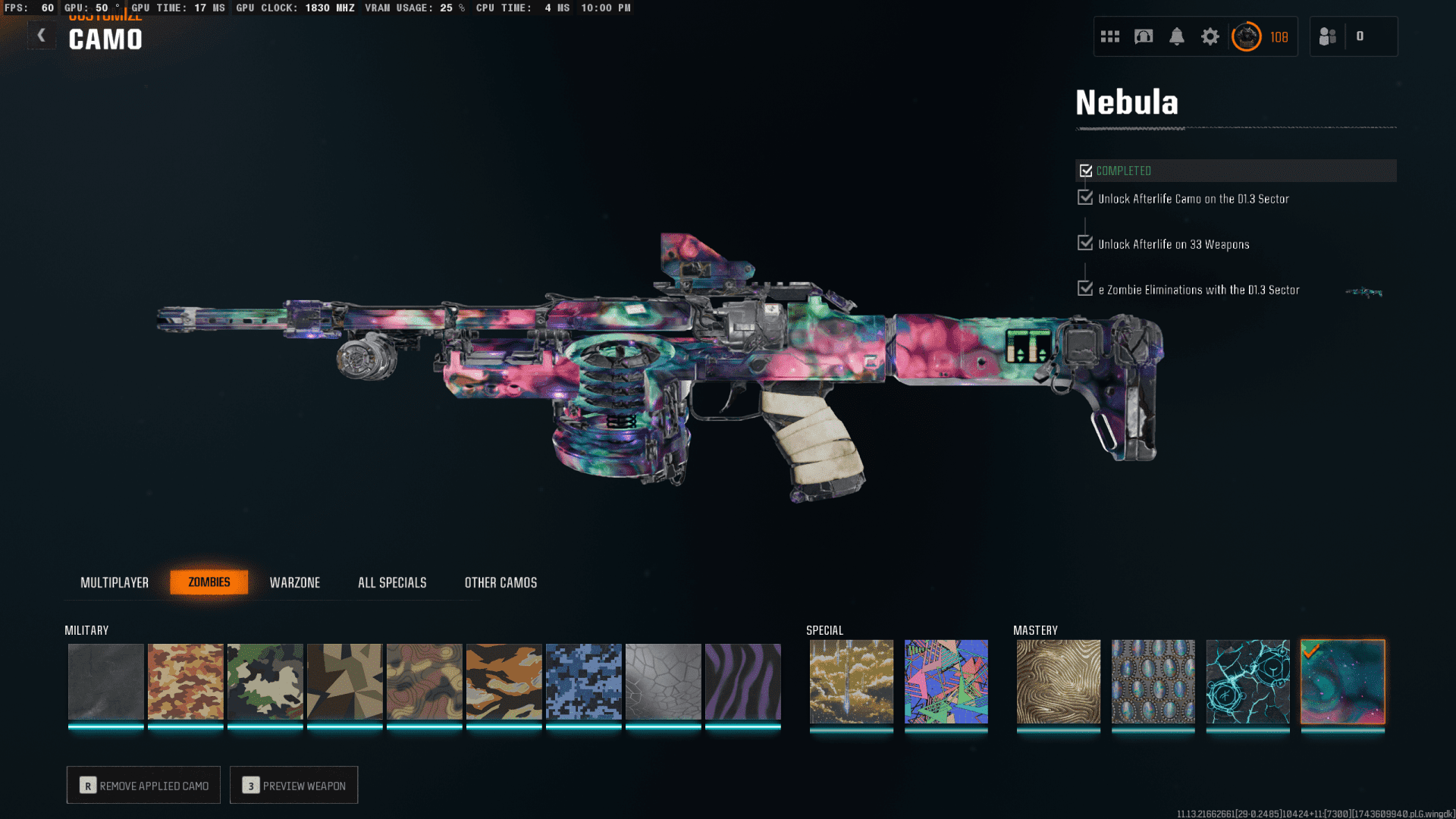The width and height of the screenshot is (1456, 819).
Task: Switch to the Multiplayer camo tab
Action: tap(115, 582)
